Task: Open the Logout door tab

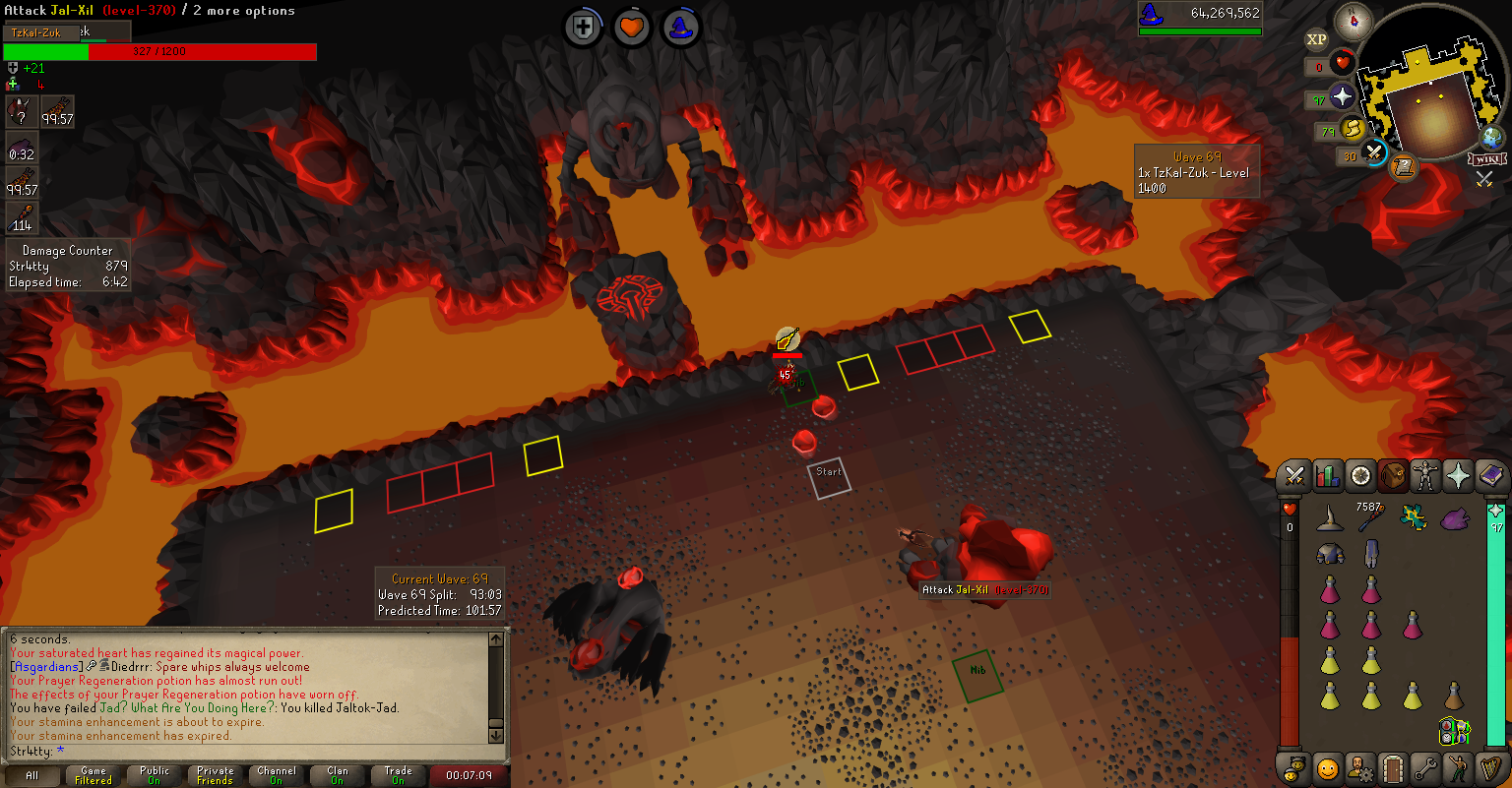Action: [x=1392, y=766]
